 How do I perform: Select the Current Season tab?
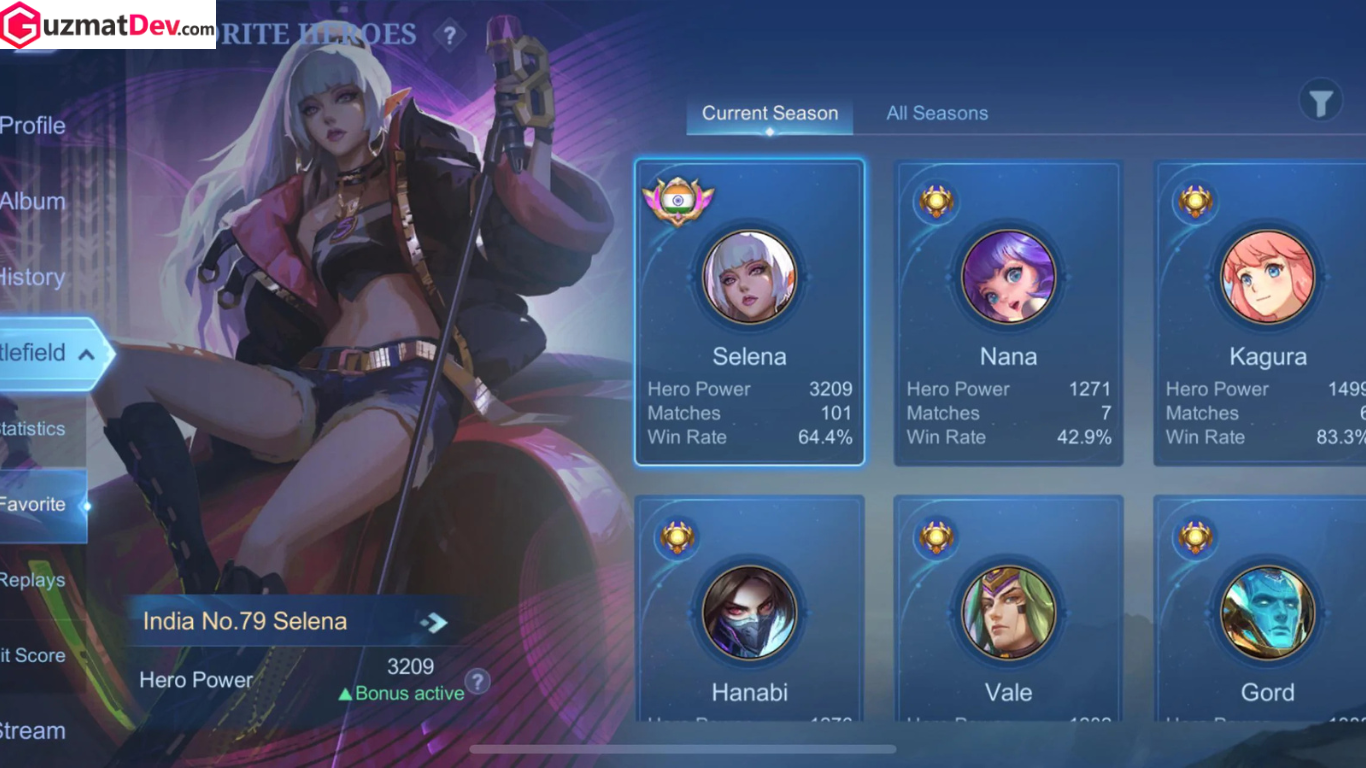(x=769, y=113)
